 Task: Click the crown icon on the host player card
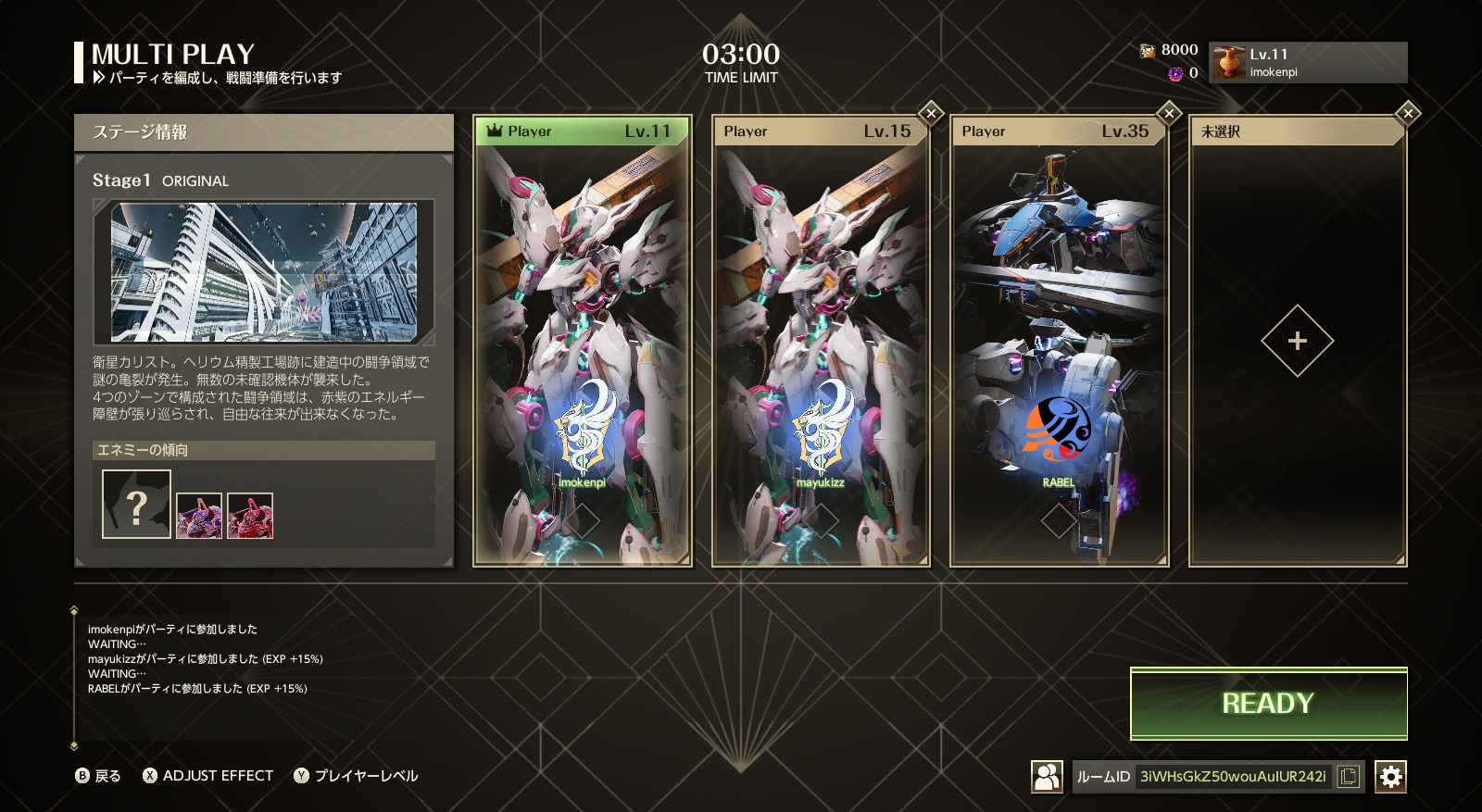tap(494, 131)
